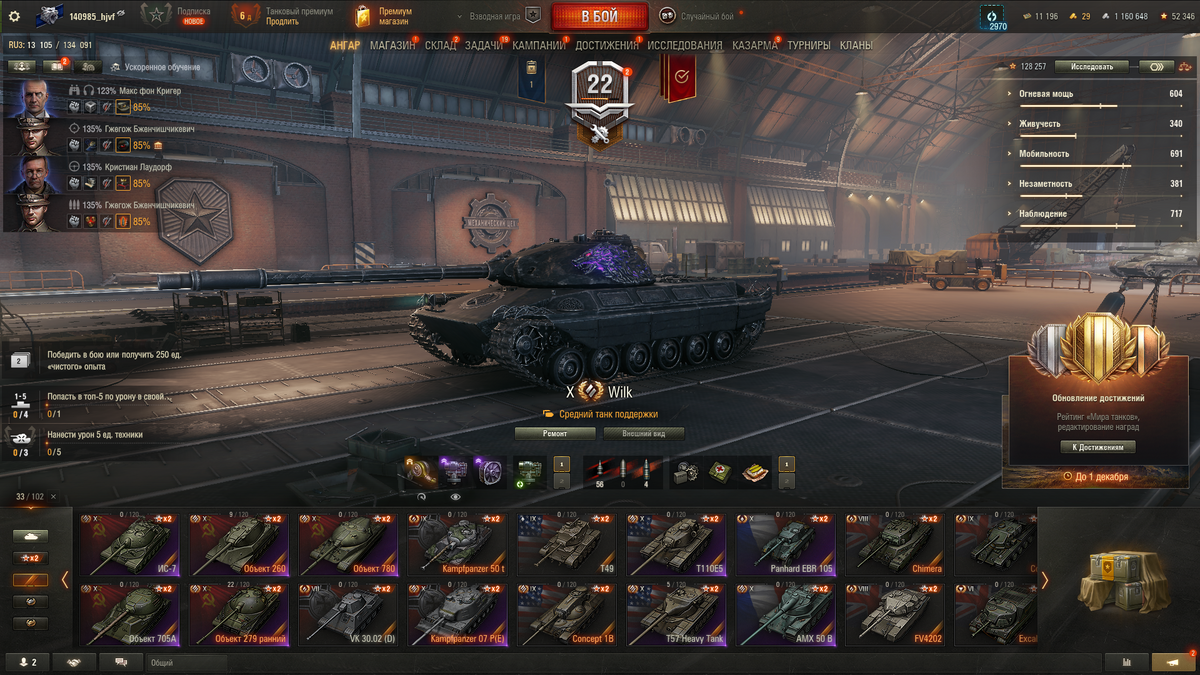Viewport: 1200px width, 675px height.
Task: Open К Достижениям from the notification
Action: [x=1098, y=447]
